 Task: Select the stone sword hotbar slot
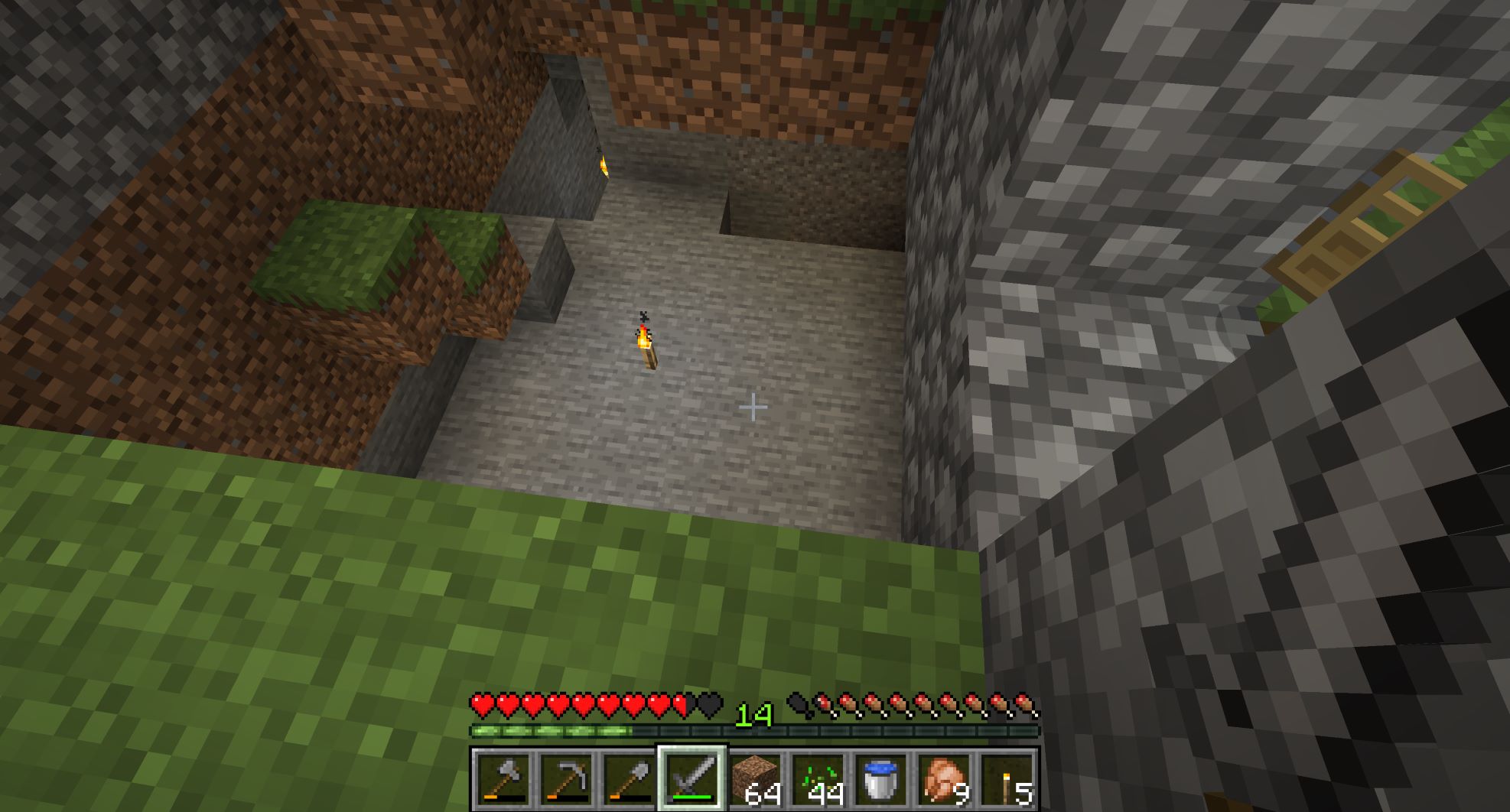pos(692,779)
